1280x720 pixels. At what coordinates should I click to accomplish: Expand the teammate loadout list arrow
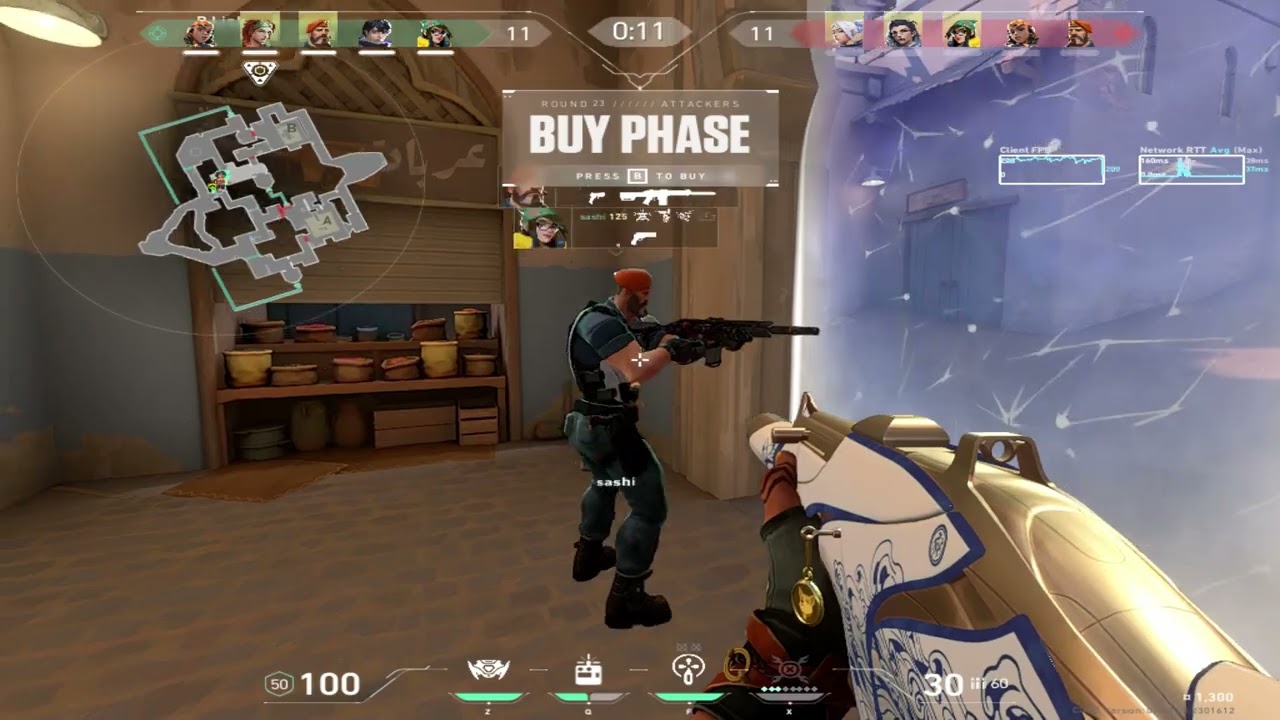click(616, 253)
